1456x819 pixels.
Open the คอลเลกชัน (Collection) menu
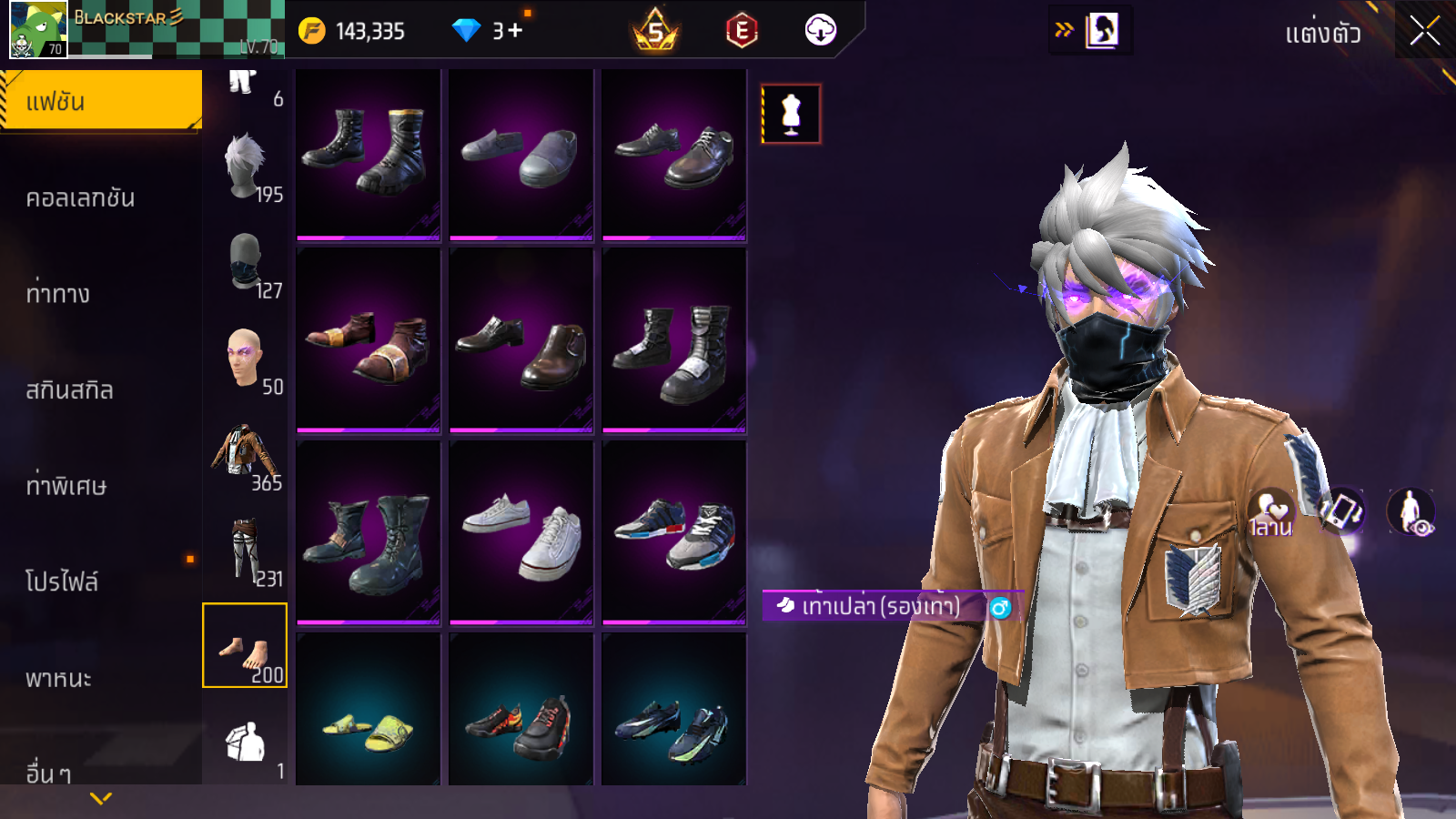tap(80, 198)
